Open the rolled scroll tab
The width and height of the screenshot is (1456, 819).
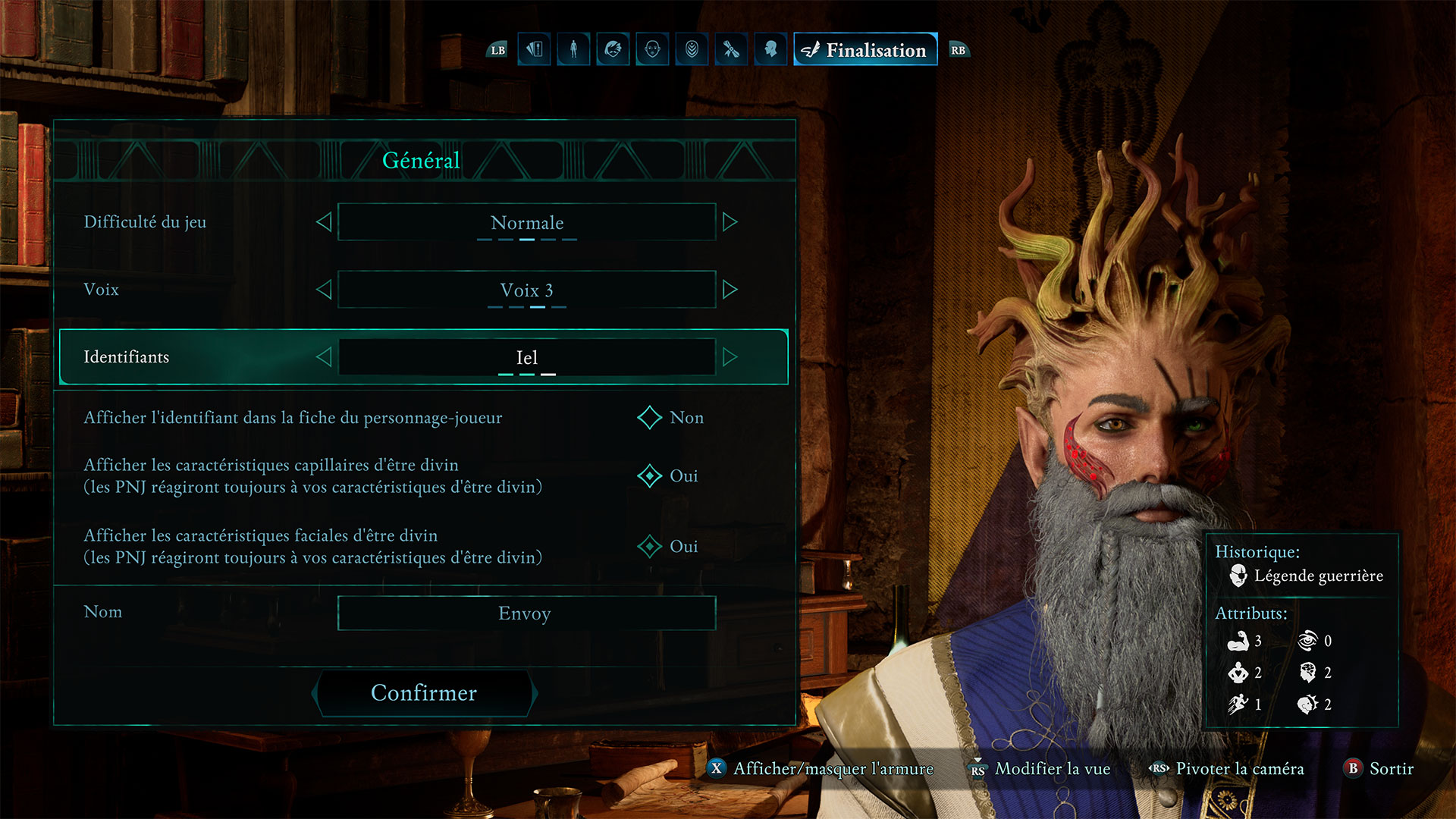coord(732,50)
